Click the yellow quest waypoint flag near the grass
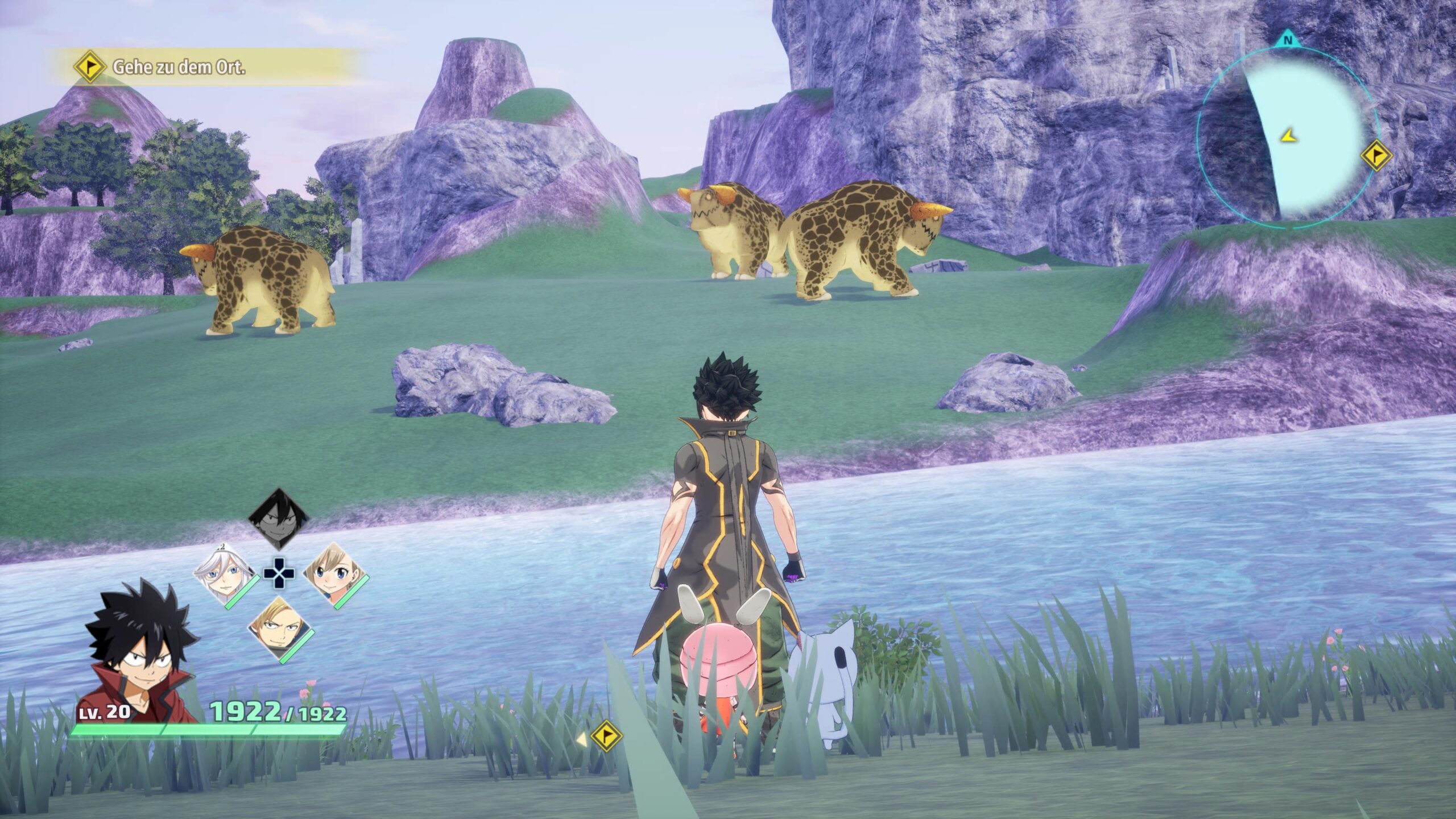1456x819 pixels. coord(606,735)
